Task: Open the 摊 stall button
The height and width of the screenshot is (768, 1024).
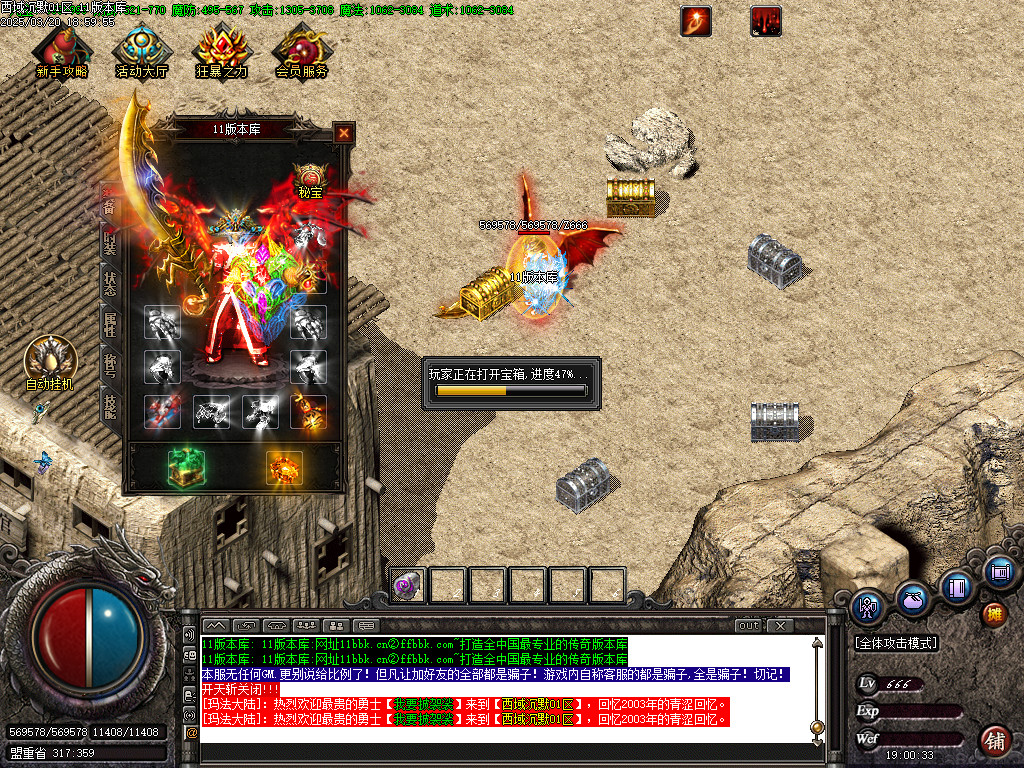Action: click(x=994, y=613)
